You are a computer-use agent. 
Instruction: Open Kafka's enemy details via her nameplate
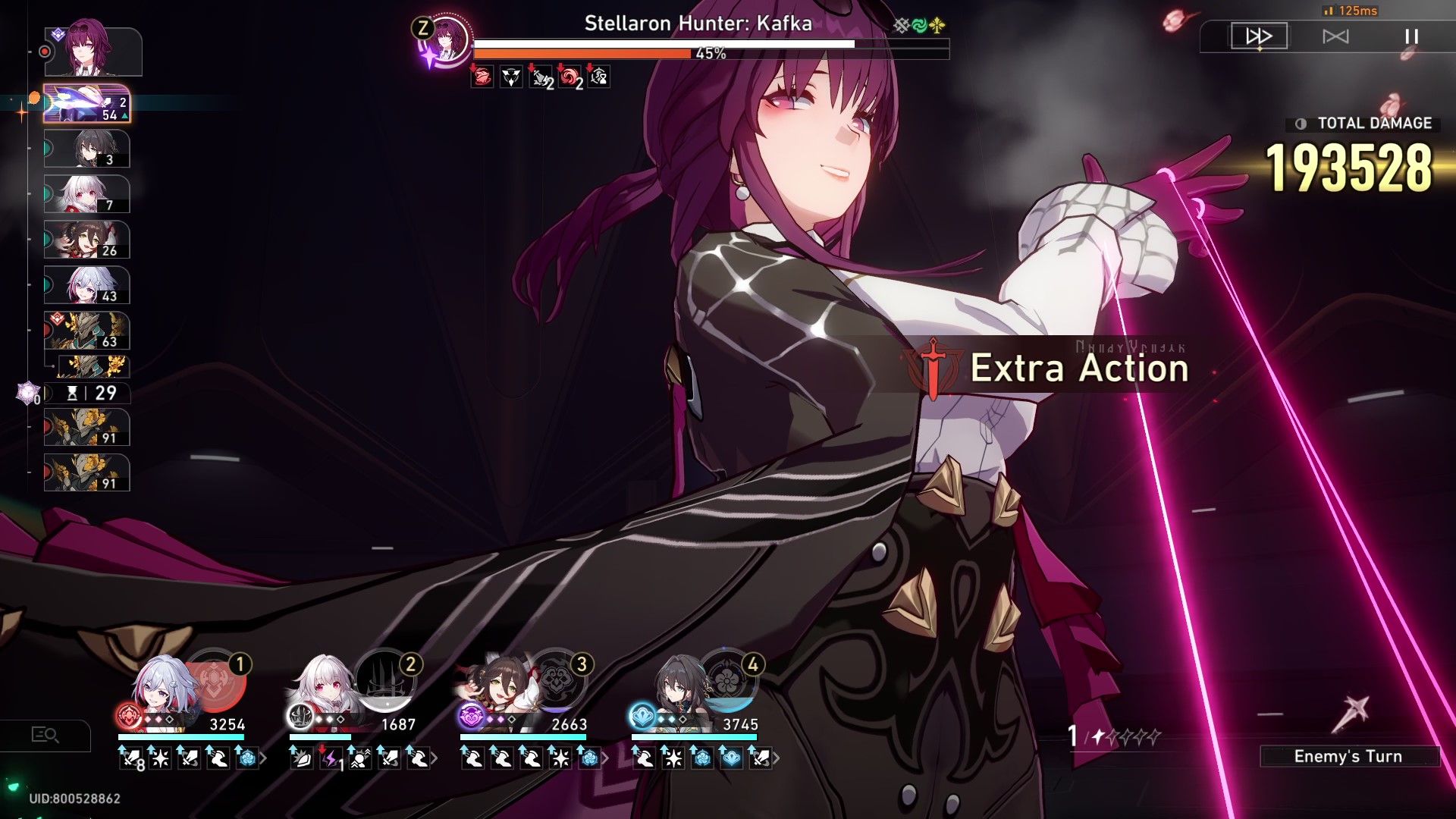[x=697, y=24]
